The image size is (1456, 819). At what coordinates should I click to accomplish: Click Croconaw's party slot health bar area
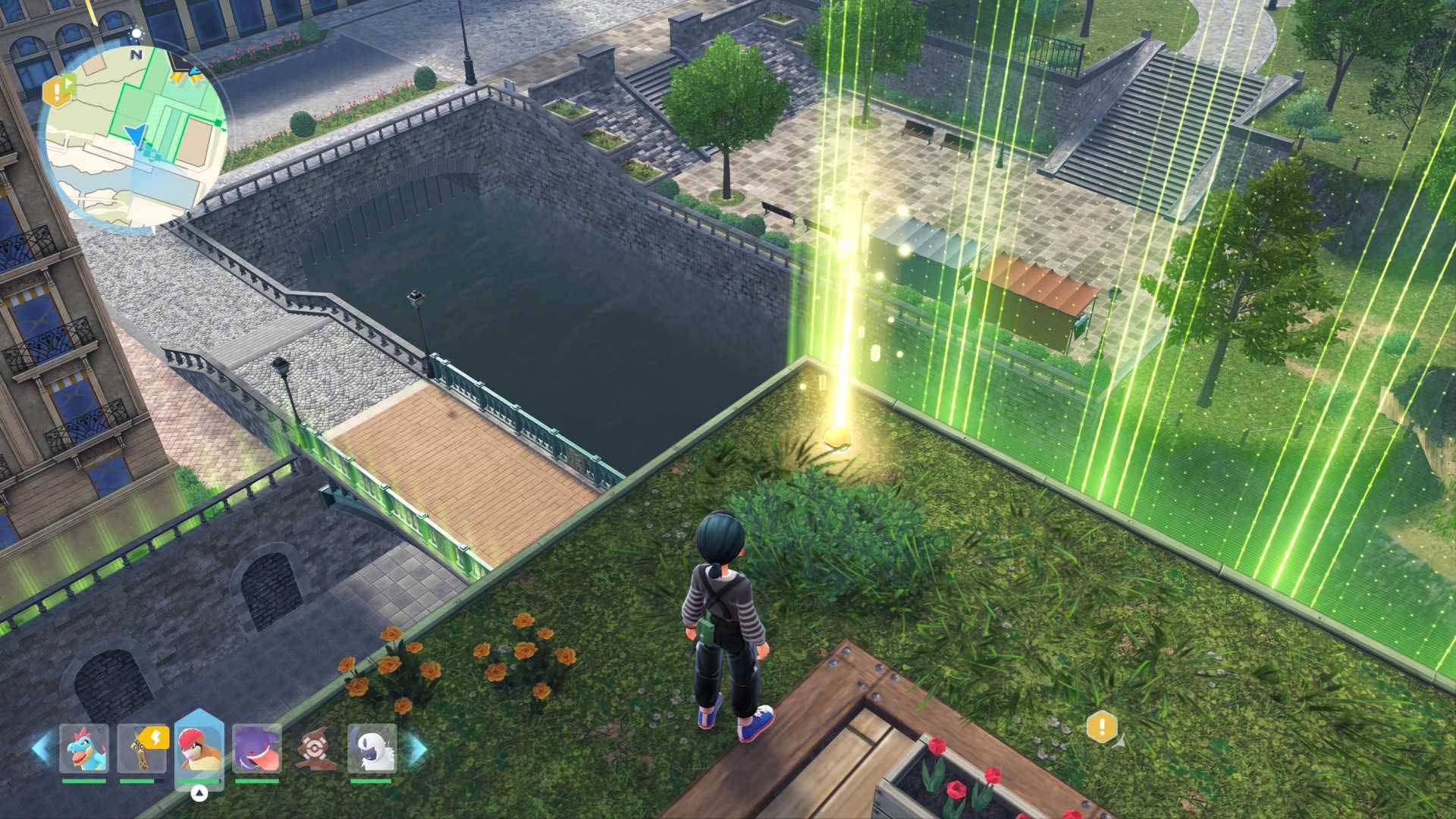pyautogui.click(x=83, y=780)
